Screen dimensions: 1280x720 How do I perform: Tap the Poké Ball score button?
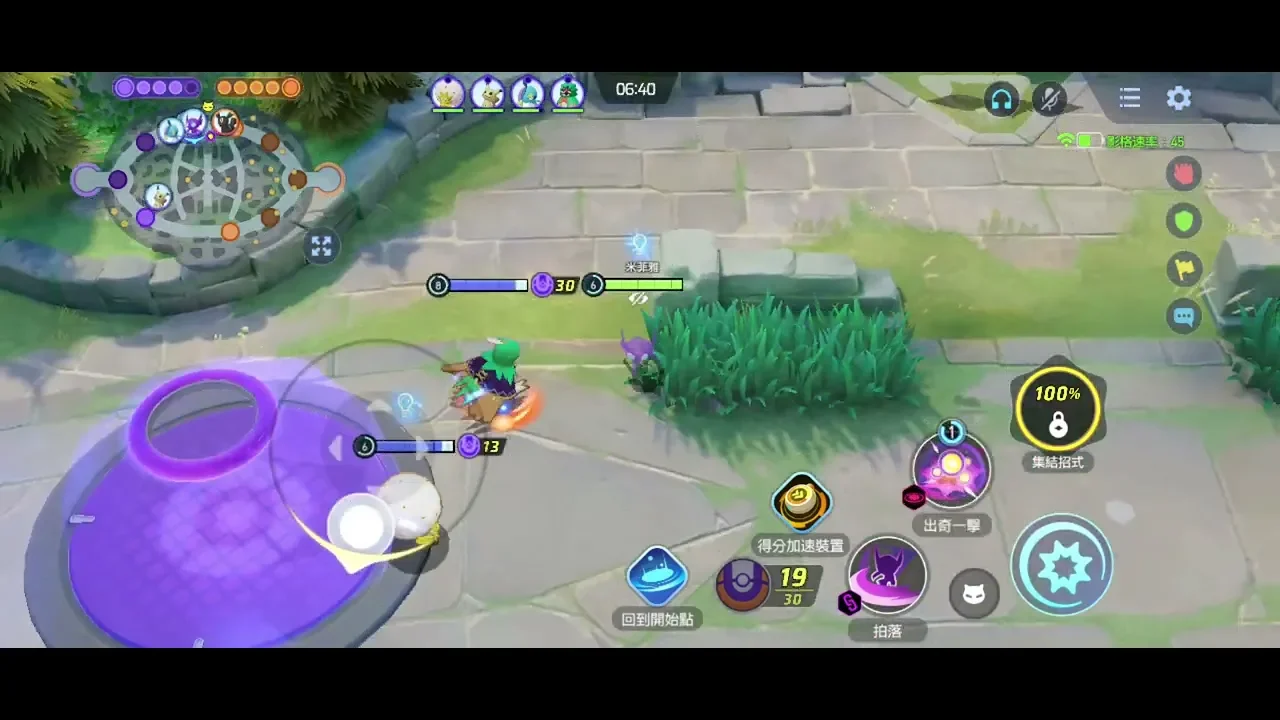pos(743,585)
